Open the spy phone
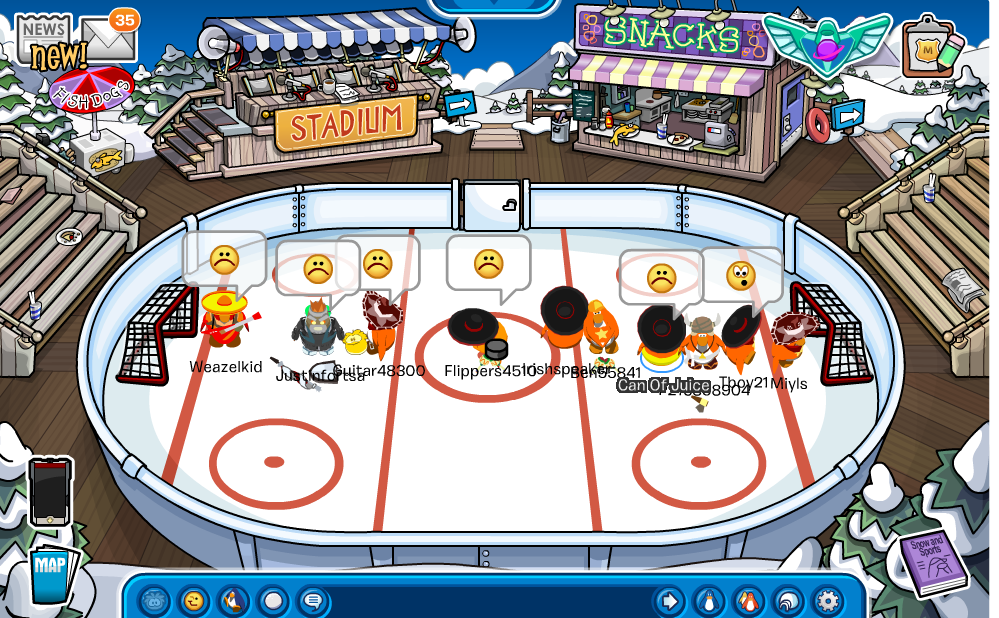999x618 pixels. click(x=50, y=491)
